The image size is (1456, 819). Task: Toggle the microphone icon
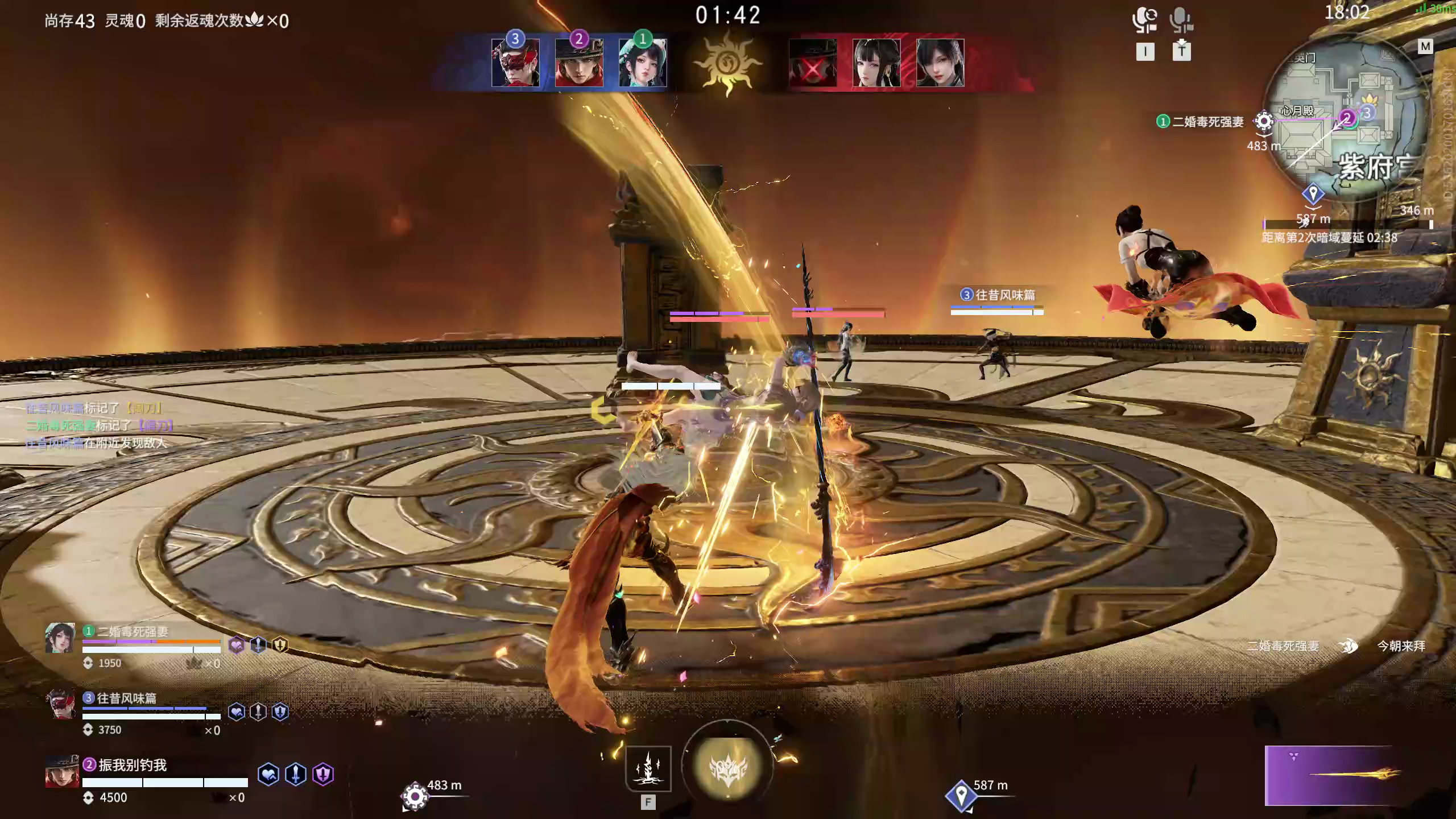(1181, 20)
